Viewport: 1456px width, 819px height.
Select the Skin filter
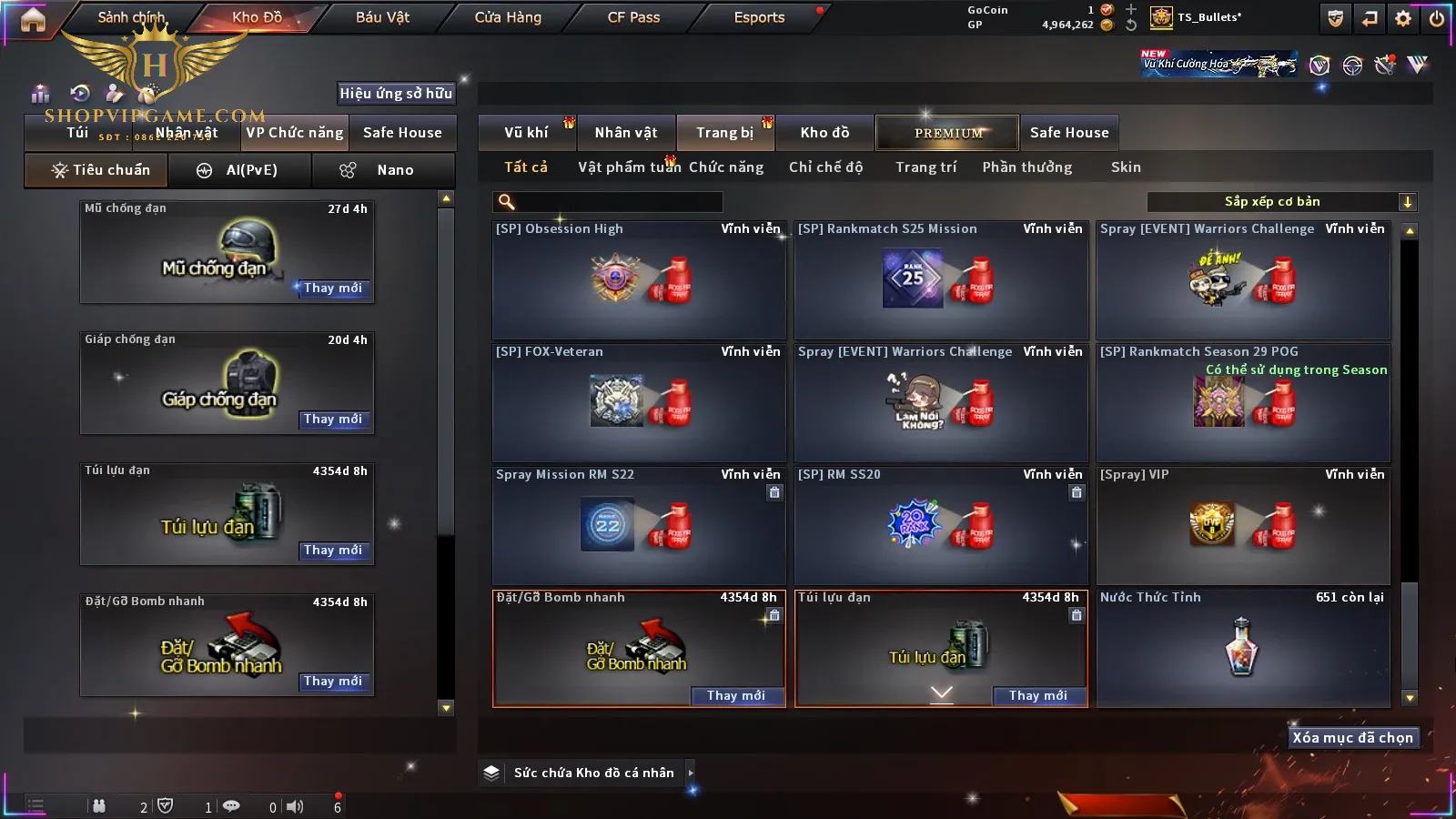[x=1126, y=167]
